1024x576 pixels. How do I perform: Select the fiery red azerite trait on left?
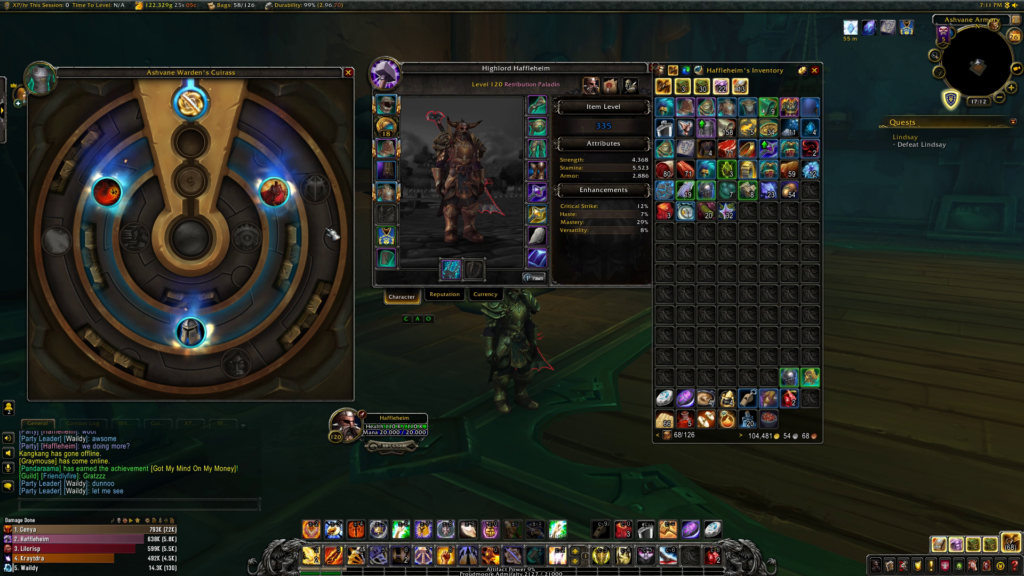point(107,191)
